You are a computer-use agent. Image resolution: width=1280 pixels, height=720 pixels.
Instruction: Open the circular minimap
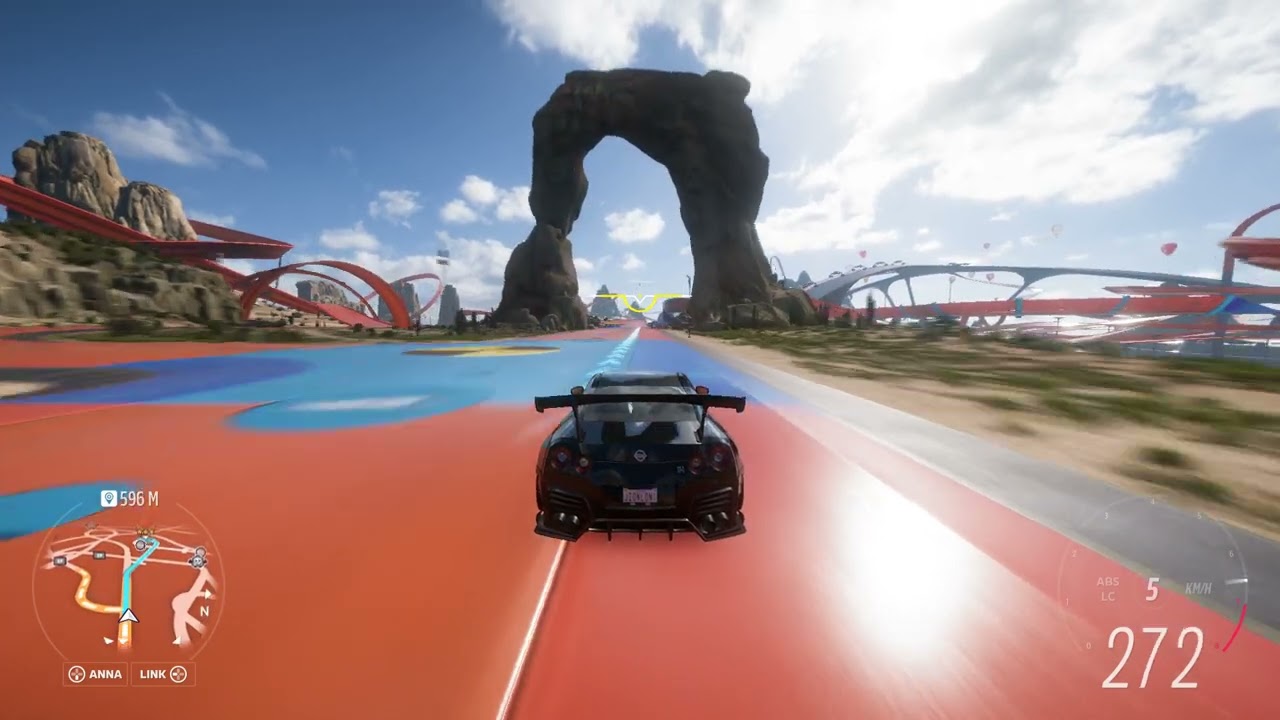pyautogui.click(x=128, y=585)
